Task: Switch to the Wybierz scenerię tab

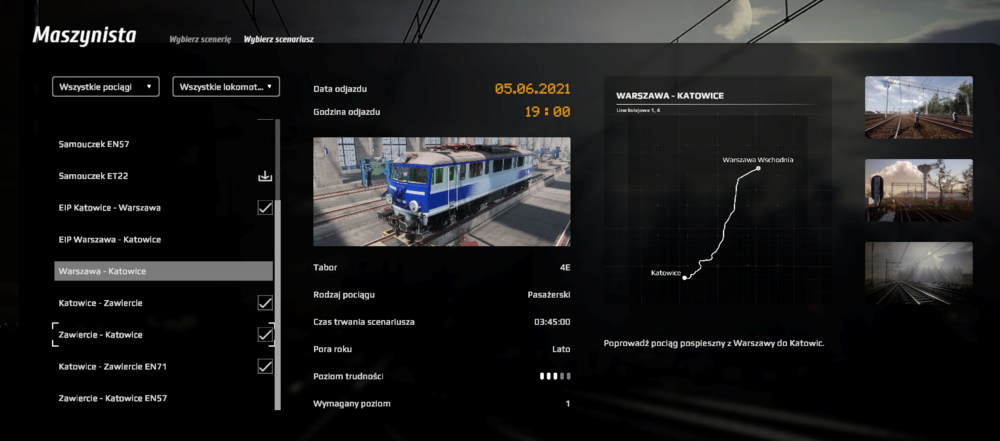Action: tap(200, 39)
